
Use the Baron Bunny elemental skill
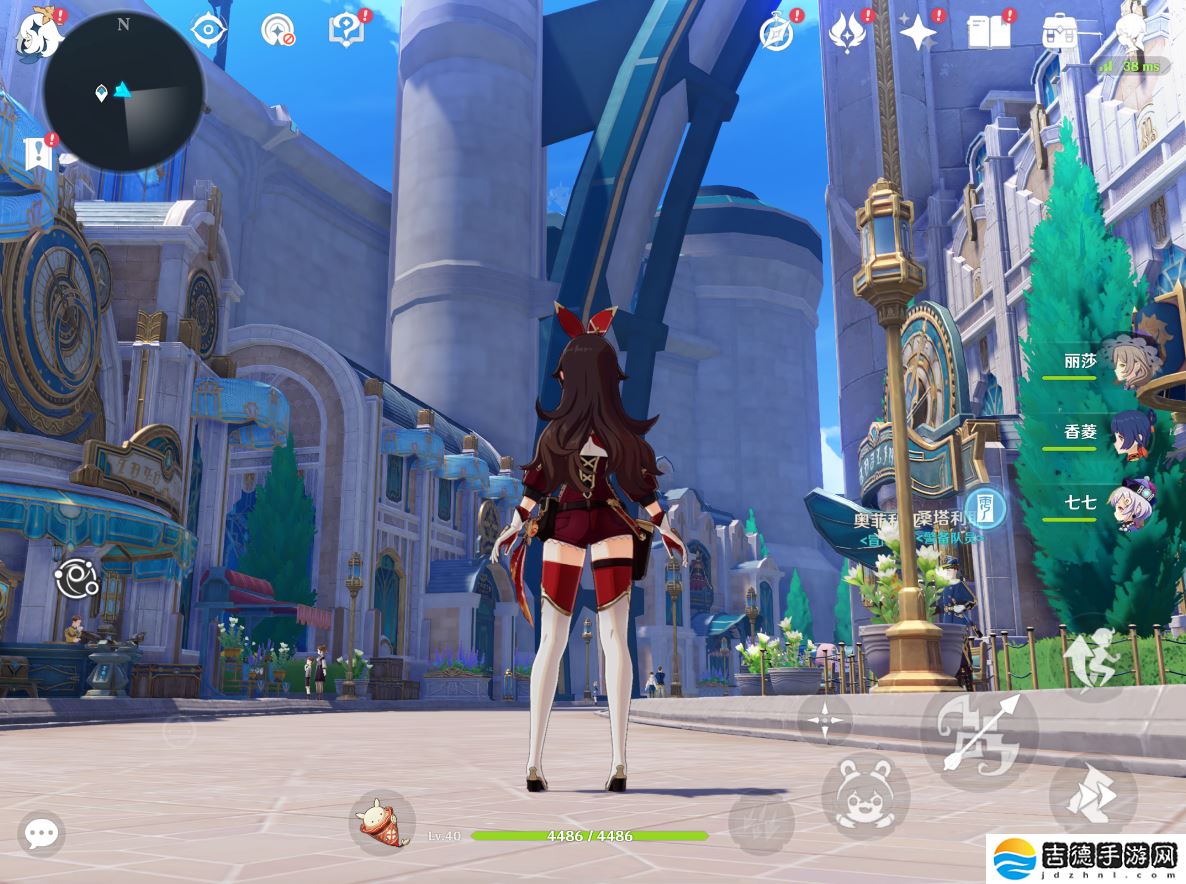866,796
